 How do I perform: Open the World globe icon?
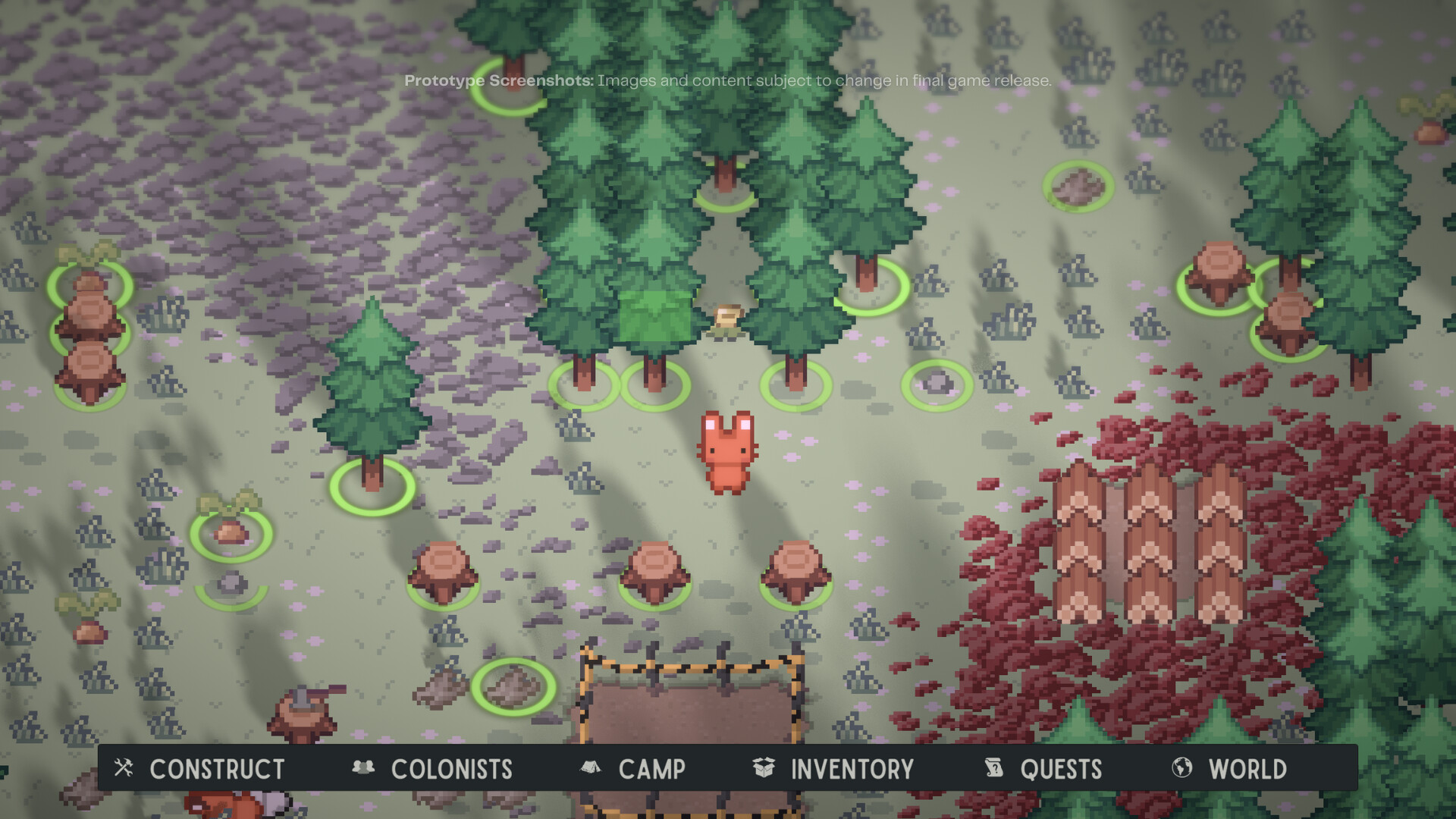[x=1181, y=768]
